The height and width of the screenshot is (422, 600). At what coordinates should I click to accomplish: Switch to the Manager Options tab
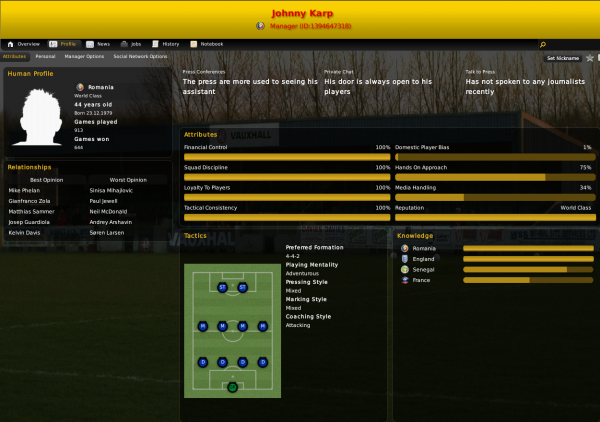(x=84, y=57)
